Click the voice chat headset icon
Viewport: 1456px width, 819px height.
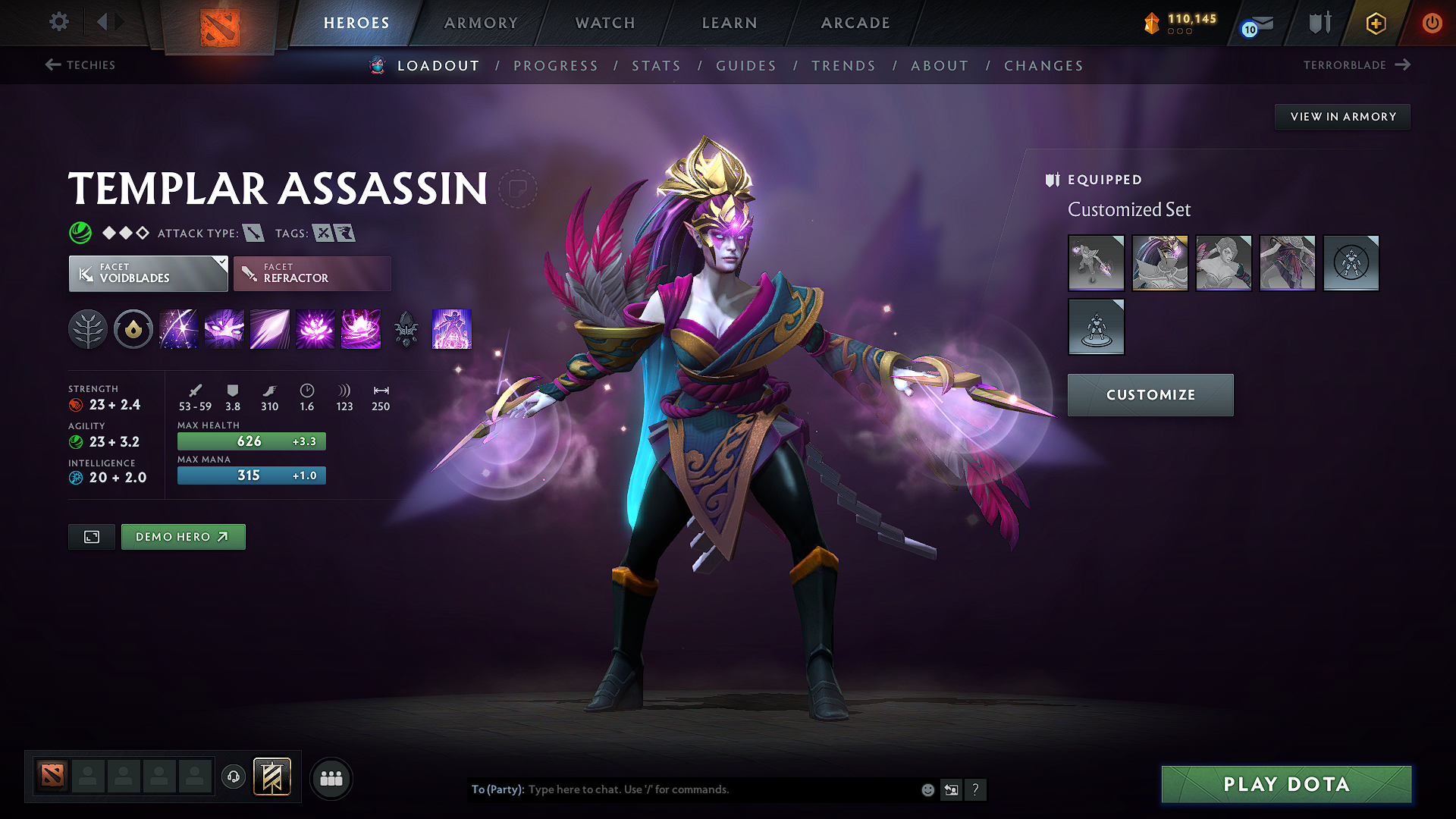pyautogui.click(x=233, y=777)
